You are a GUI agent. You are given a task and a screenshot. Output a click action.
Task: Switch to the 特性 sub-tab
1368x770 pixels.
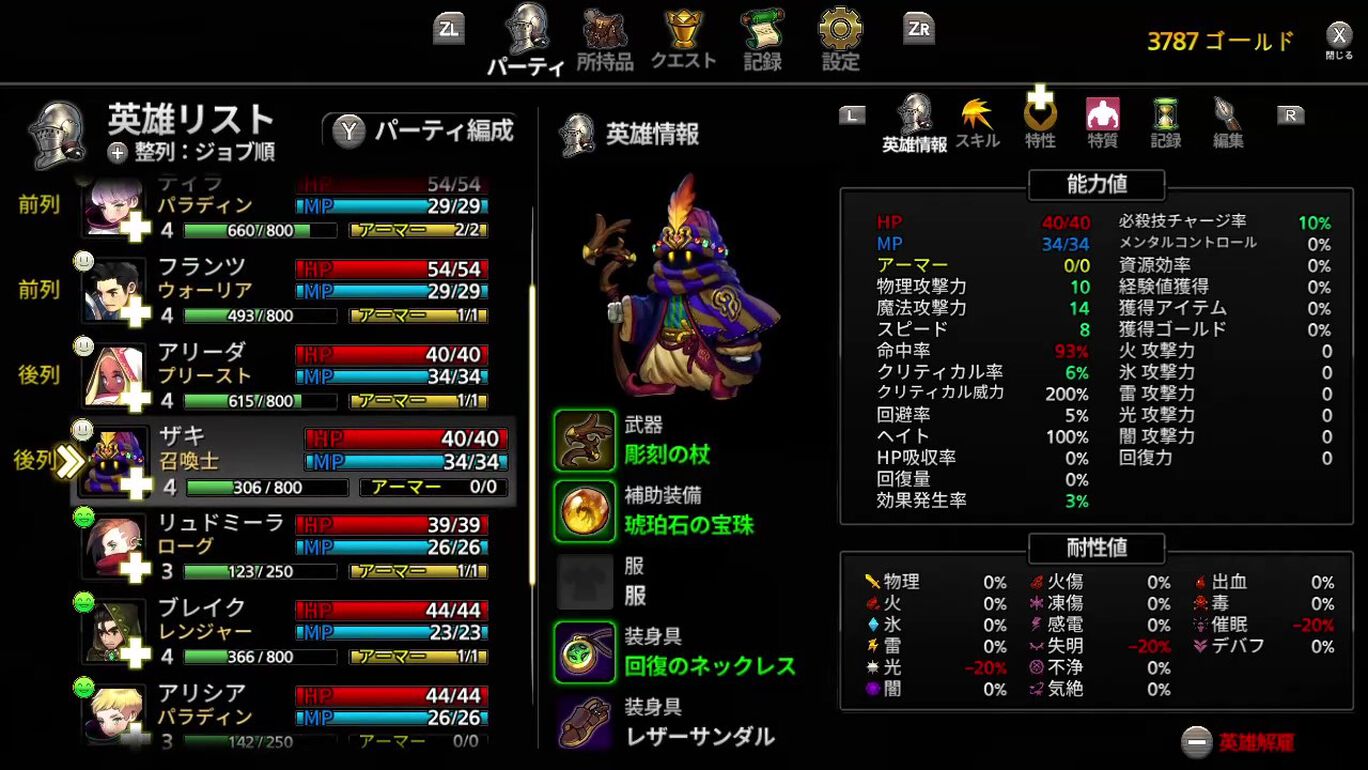tap(1040, 123)
